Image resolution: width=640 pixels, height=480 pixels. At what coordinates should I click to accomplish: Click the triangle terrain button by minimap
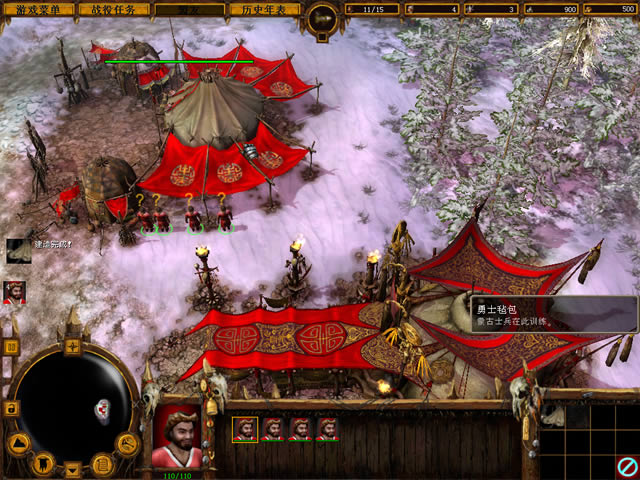(x=19, y=443)
